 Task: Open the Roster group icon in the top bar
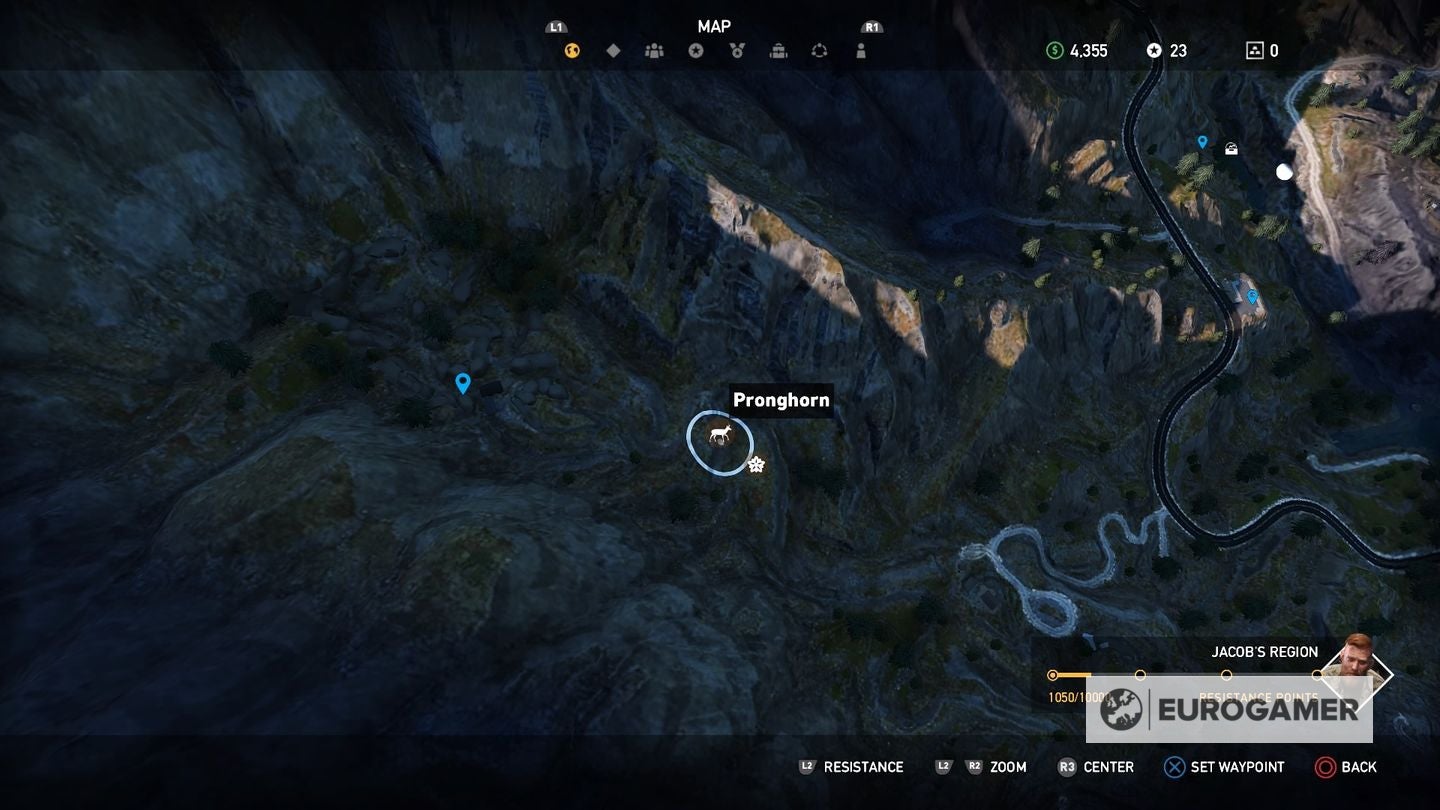655,50
